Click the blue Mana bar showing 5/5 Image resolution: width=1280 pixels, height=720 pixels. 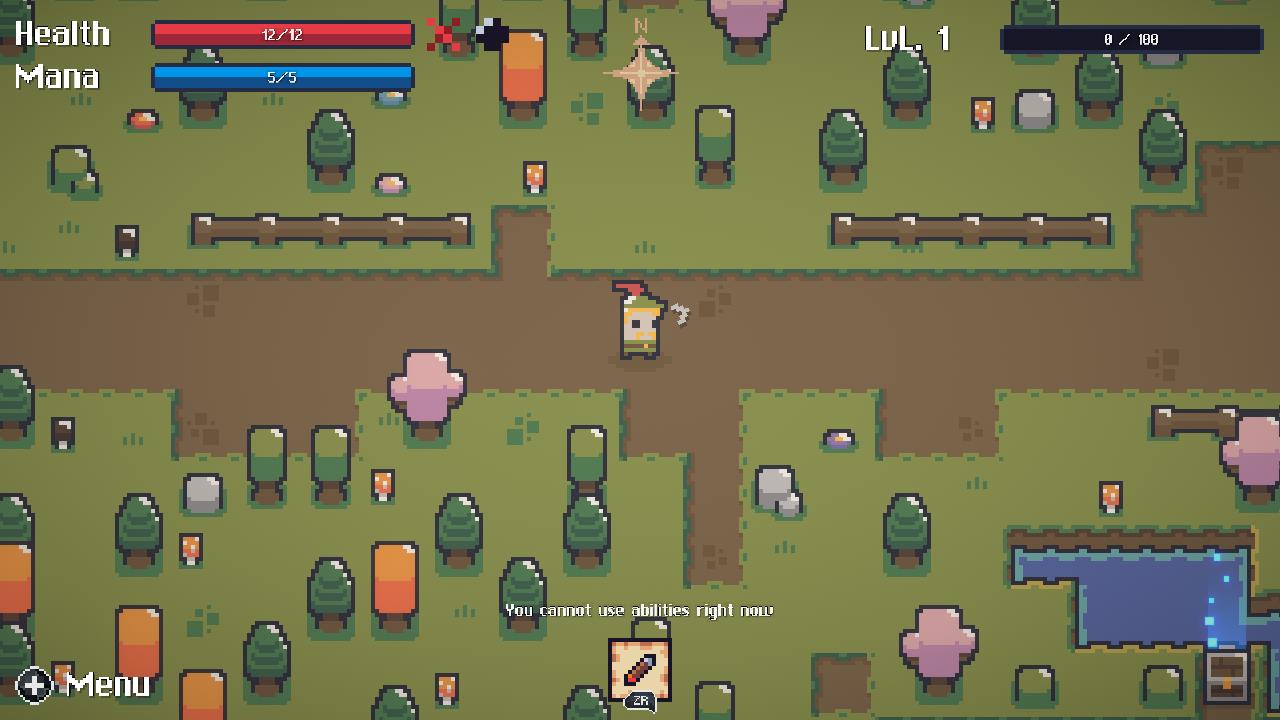pos(283,75)
